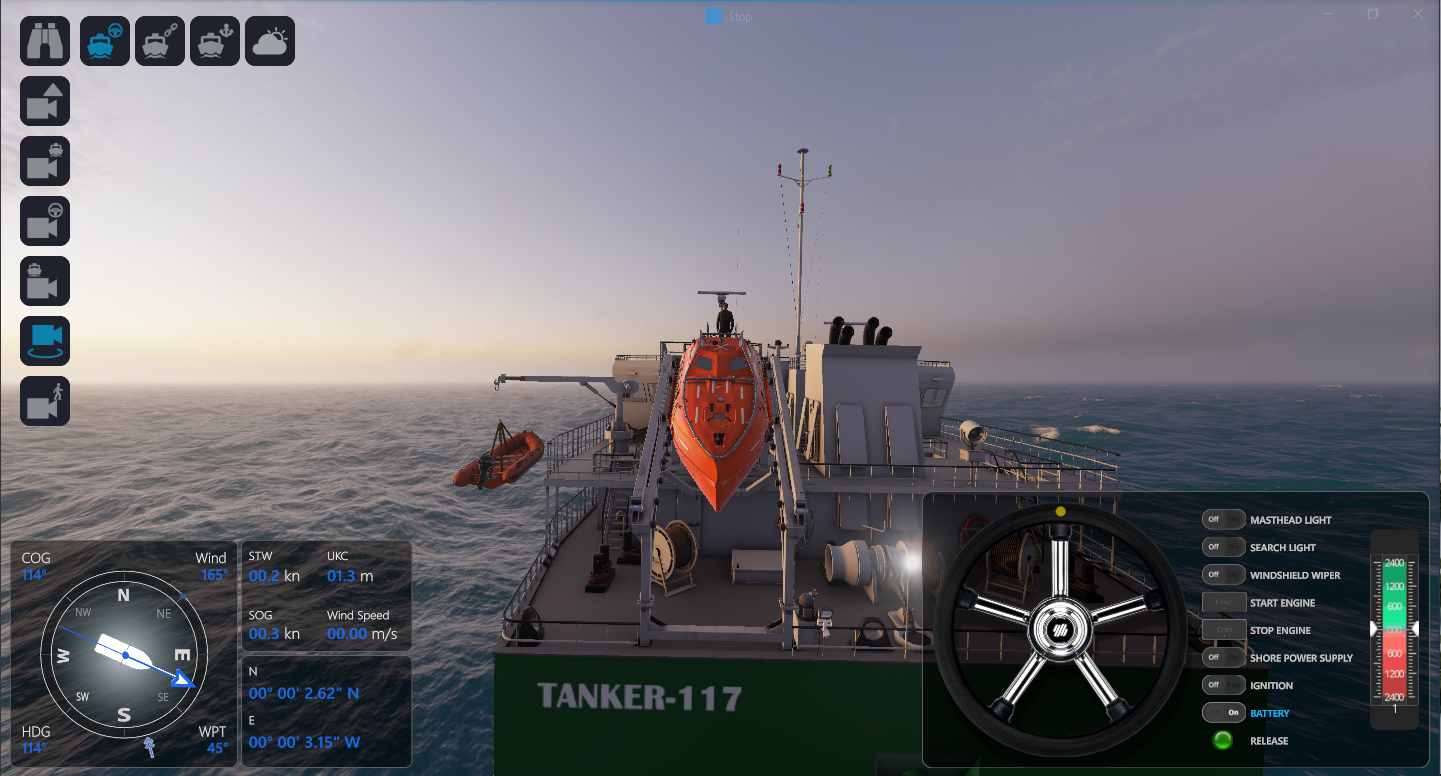1441x776 pixels.
Task: Open the weather settings cloud icon
Action: (270, 41)
